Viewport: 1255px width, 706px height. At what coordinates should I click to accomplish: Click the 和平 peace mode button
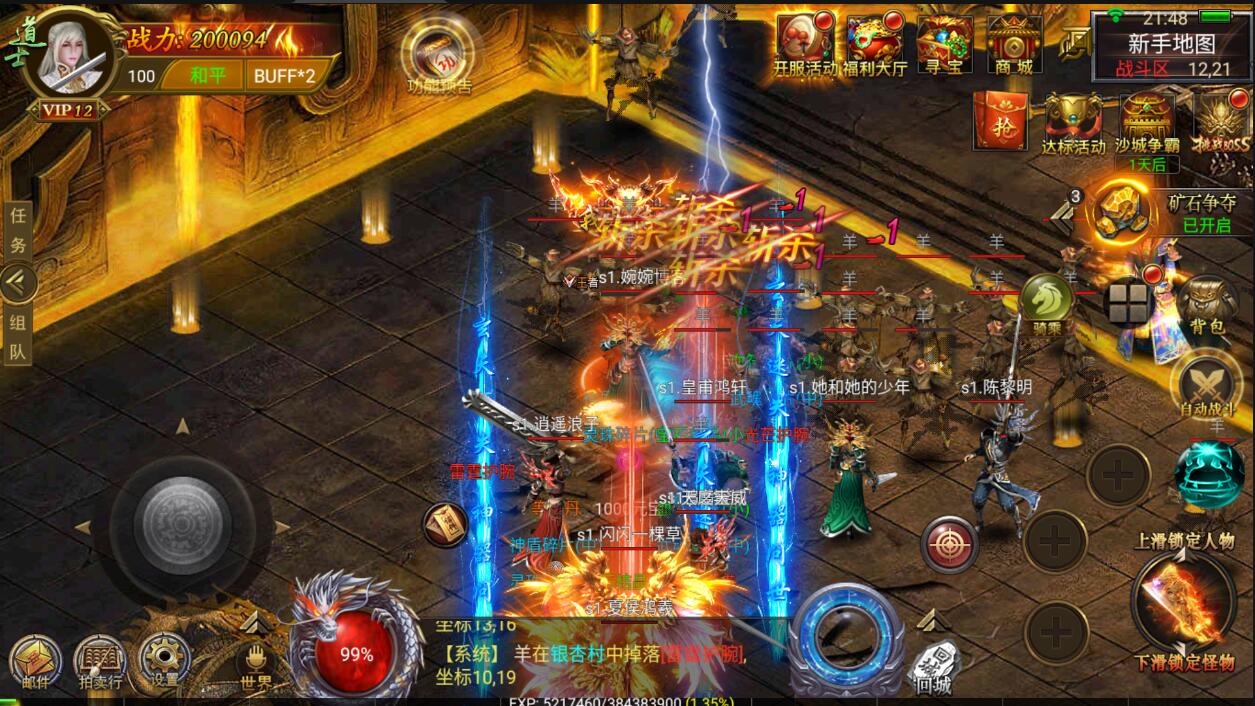207,75
